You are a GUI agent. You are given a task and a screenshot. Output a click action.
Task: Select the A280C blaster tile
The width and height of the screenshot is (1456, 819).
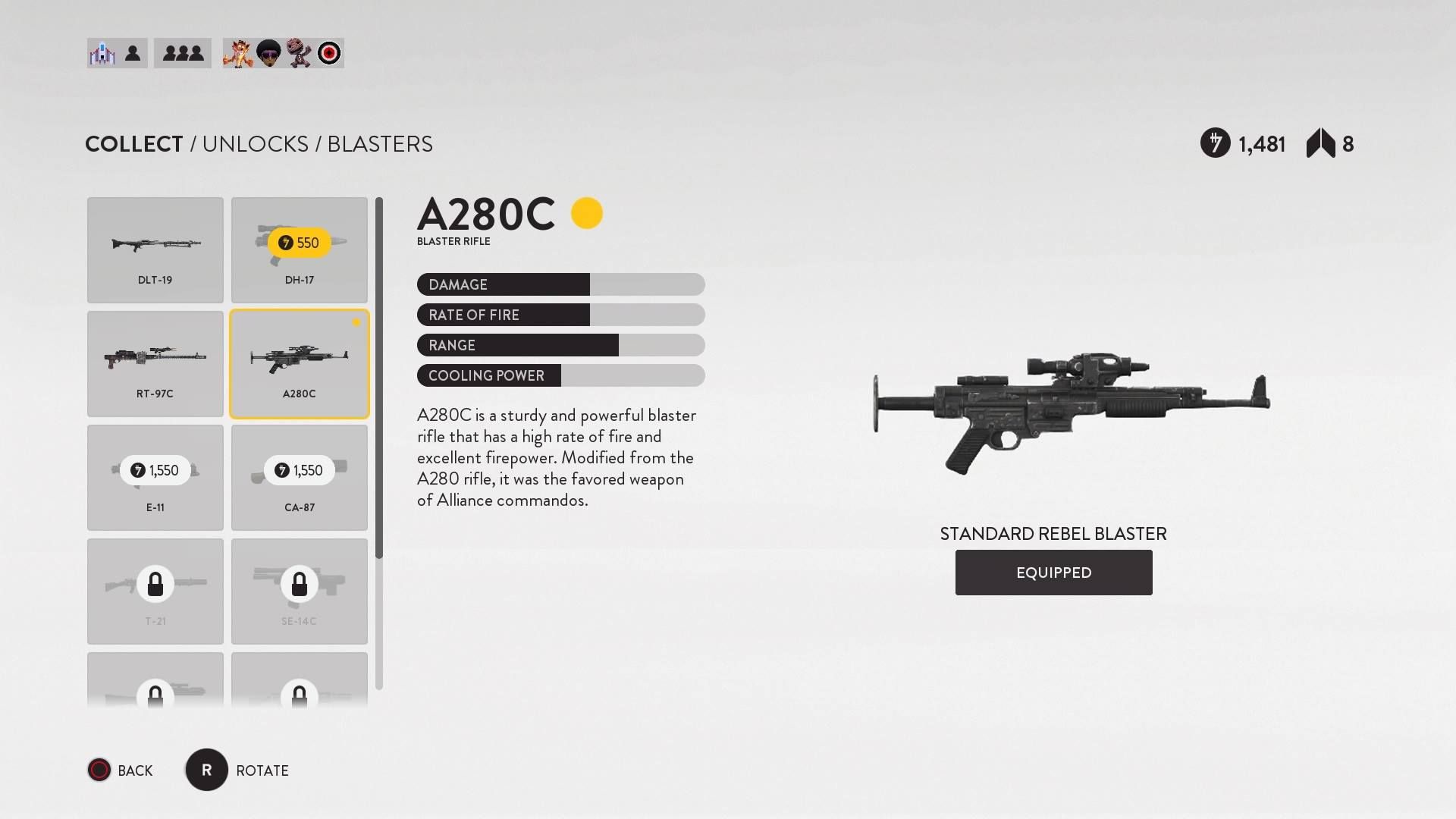300,364
